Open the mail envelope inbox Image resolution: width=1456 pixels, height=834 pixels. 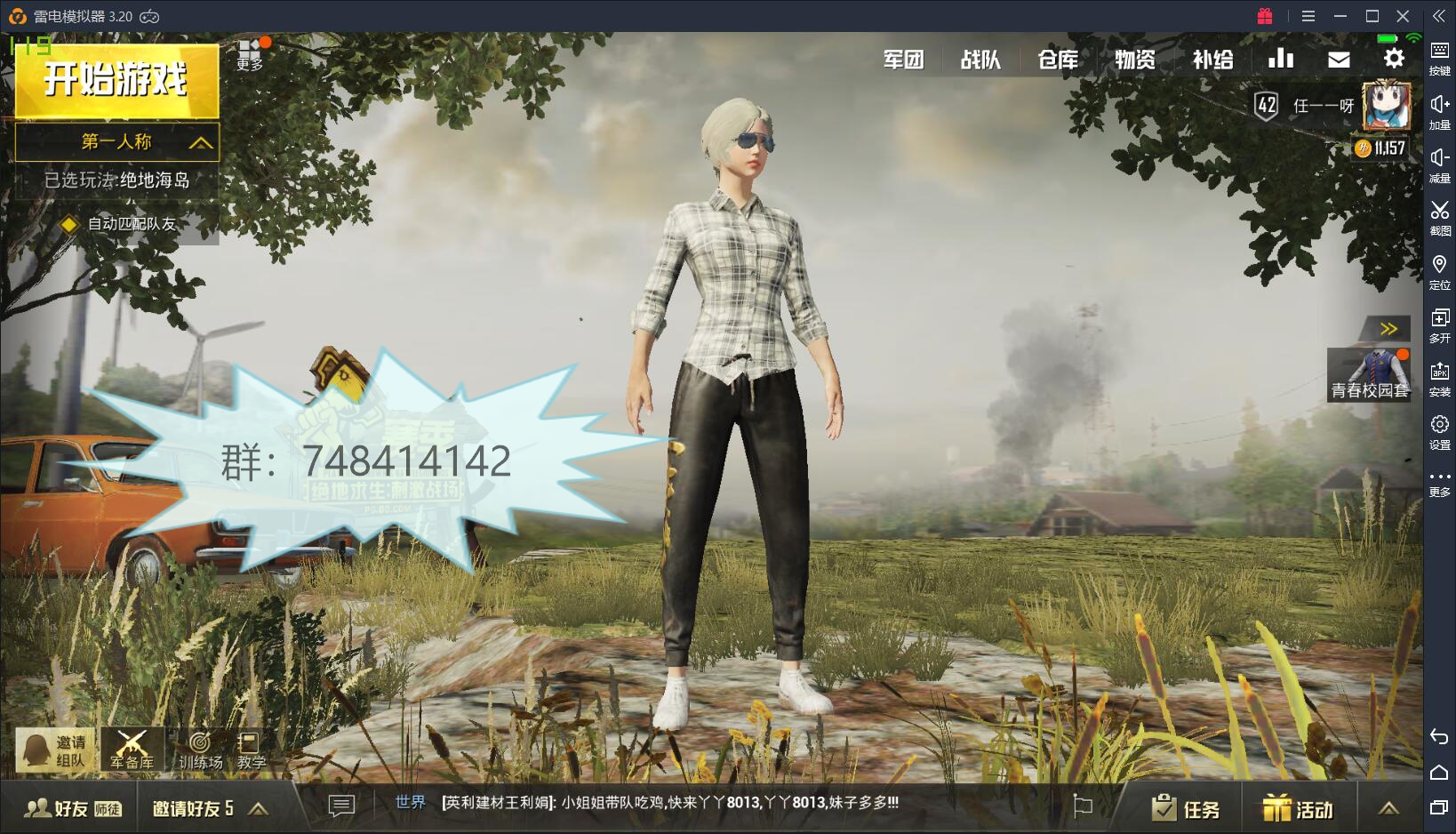tap(1339, 60)
